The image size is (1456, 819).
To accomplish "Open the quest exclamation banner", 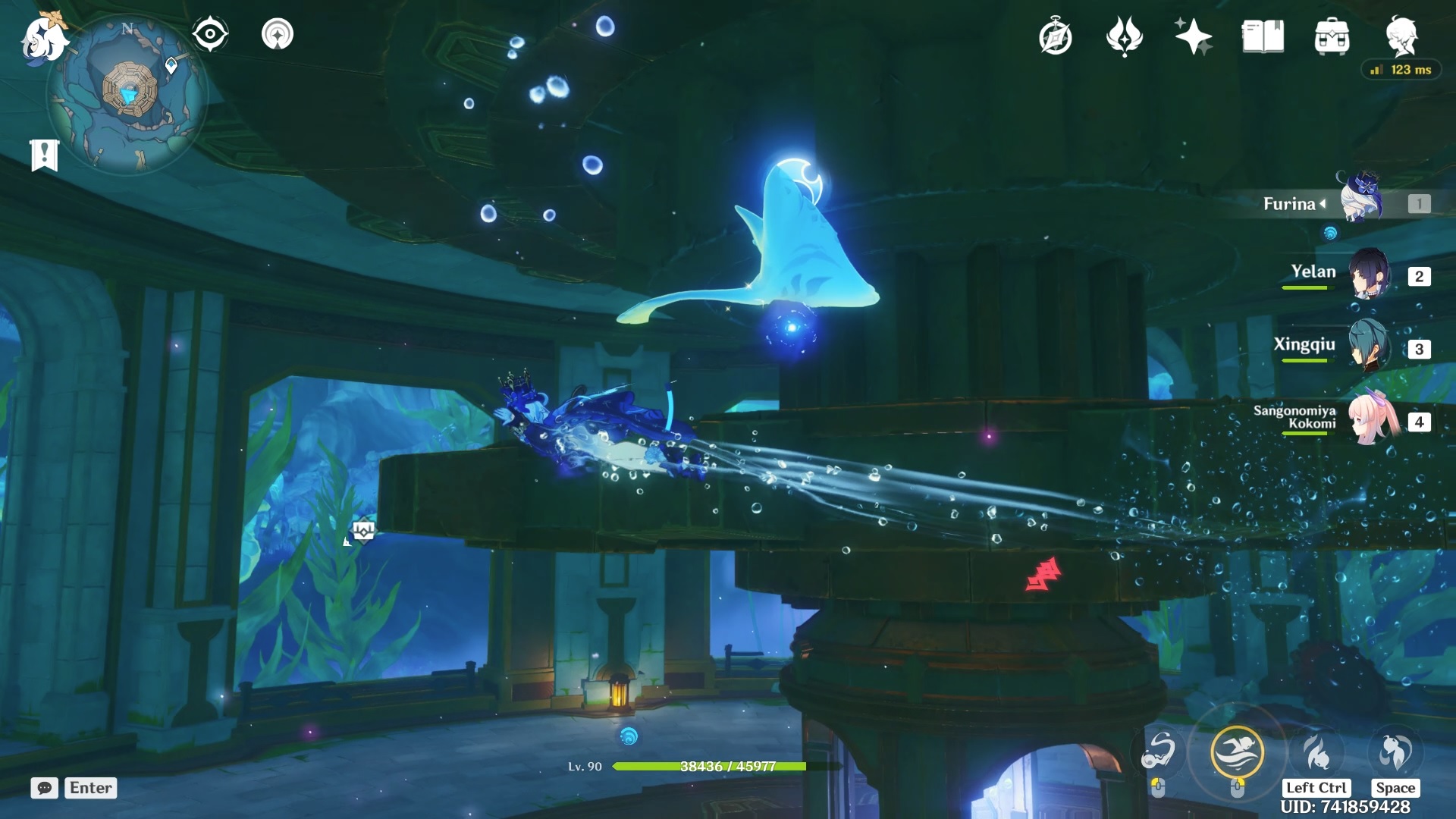I will click(x=44, y=155).
